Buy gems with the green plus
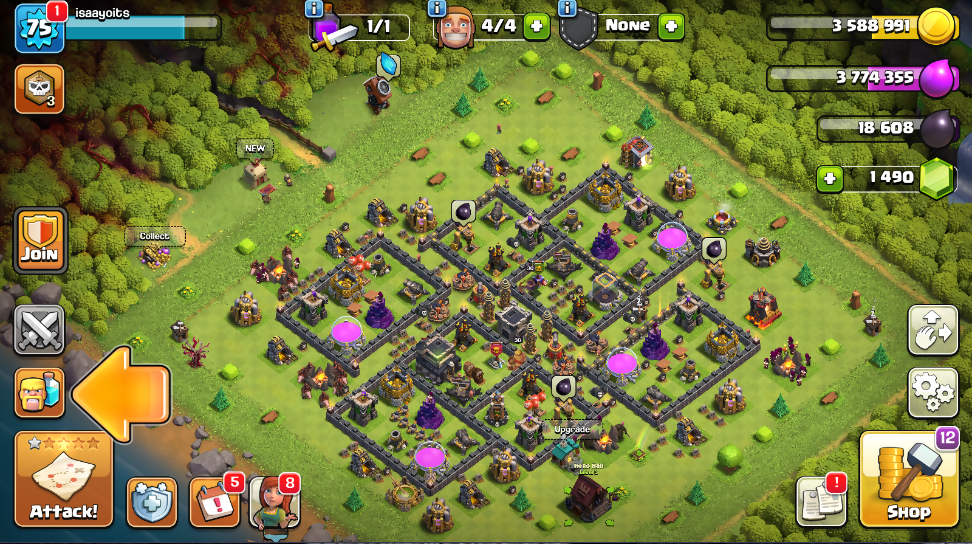Viewport: 972px width, 544px height. (x=829, y=179)
